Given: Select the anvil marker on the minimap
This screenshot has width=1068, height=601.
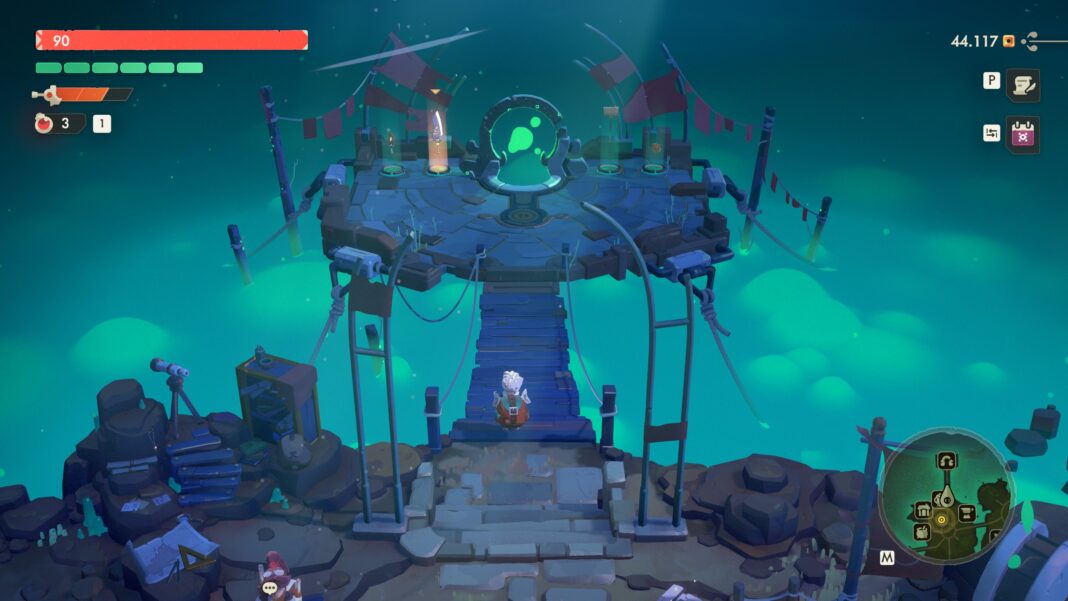Looking at the screenshot, I should pos(968,513).
